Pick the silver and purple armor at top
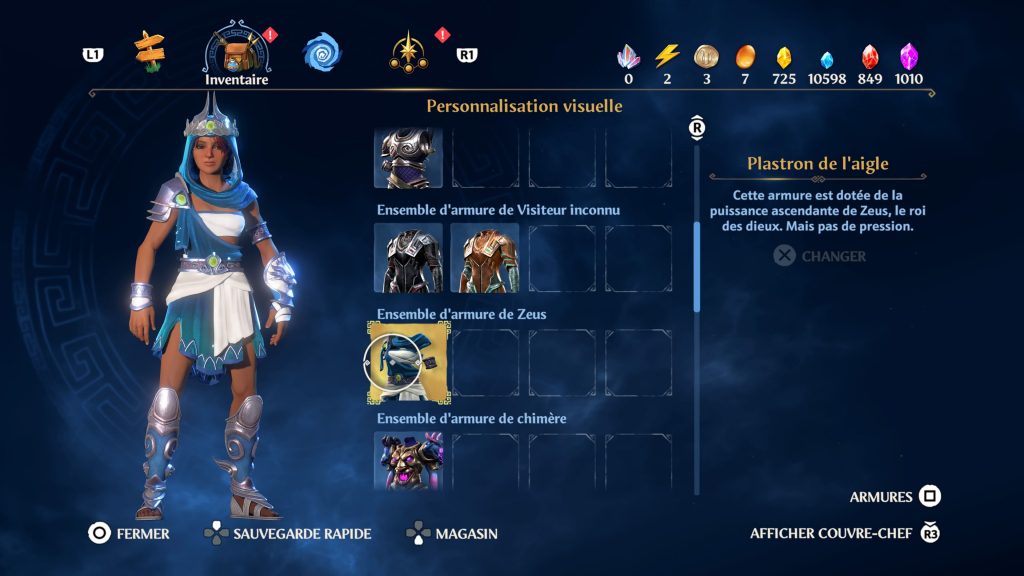The height and width of the screenshot is (576, 1024). pyautogui.click(x=408, y=158)
